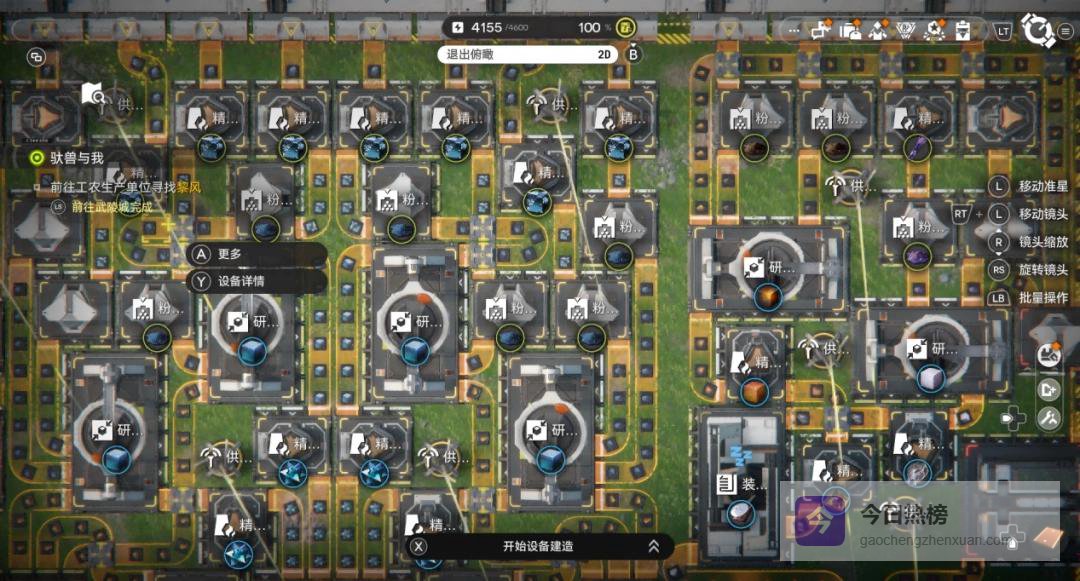Expand the three-dots menu in top bar
The height and width of the screenshot is (581, 1080).
794,30
